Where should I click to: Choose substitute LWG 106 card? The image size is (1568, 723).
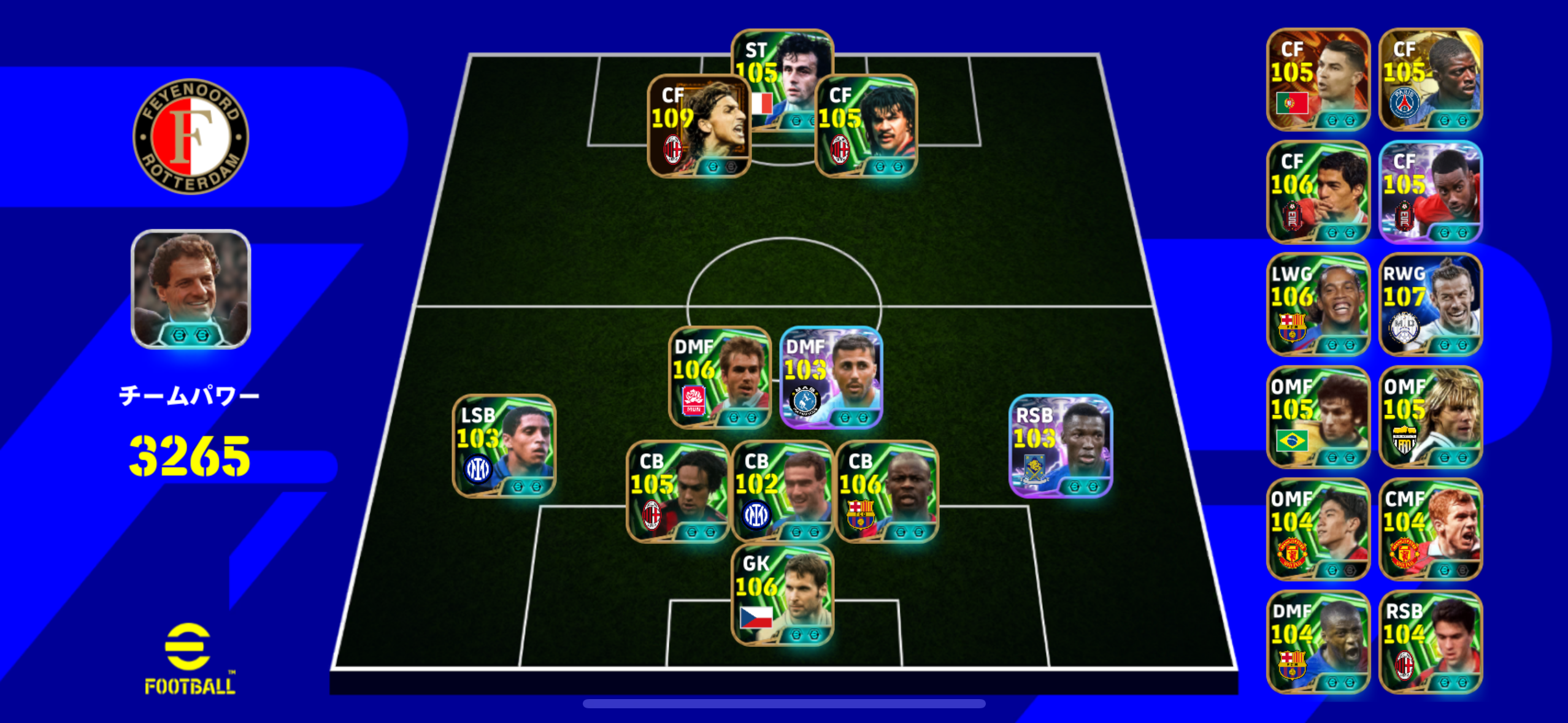[x=1318, y=304]
